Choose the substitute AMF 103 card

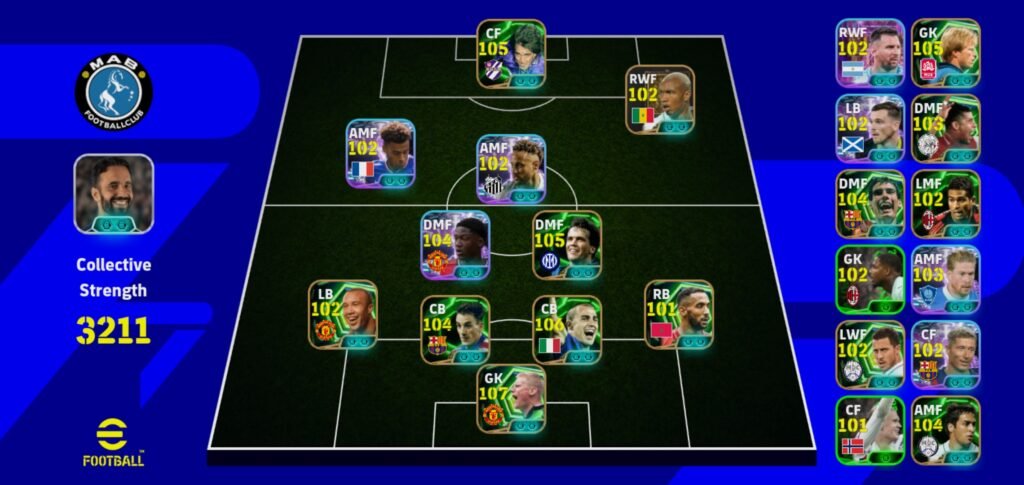point(945,279)
